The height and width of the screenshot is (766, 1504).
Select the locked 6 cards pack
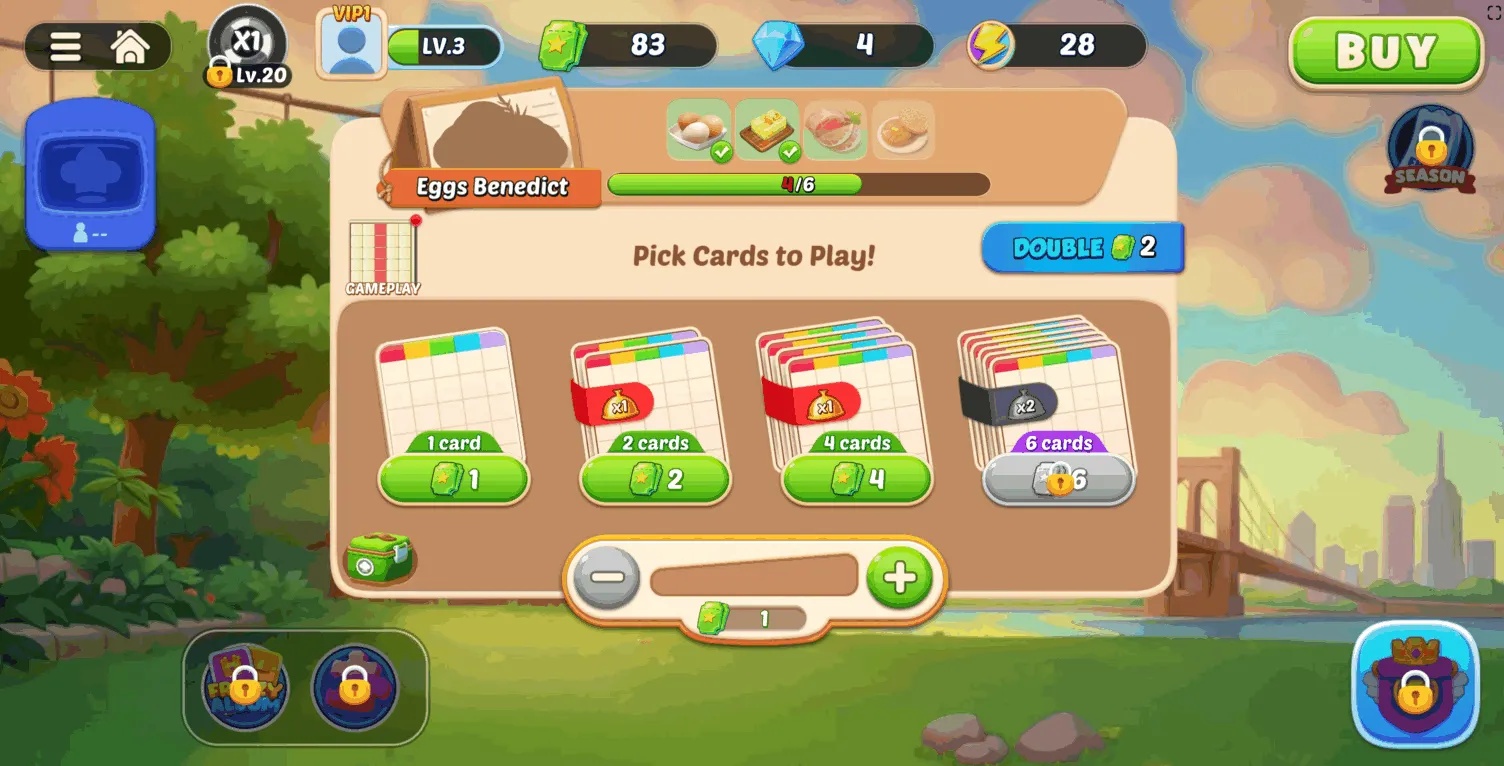click(1058, 480)
